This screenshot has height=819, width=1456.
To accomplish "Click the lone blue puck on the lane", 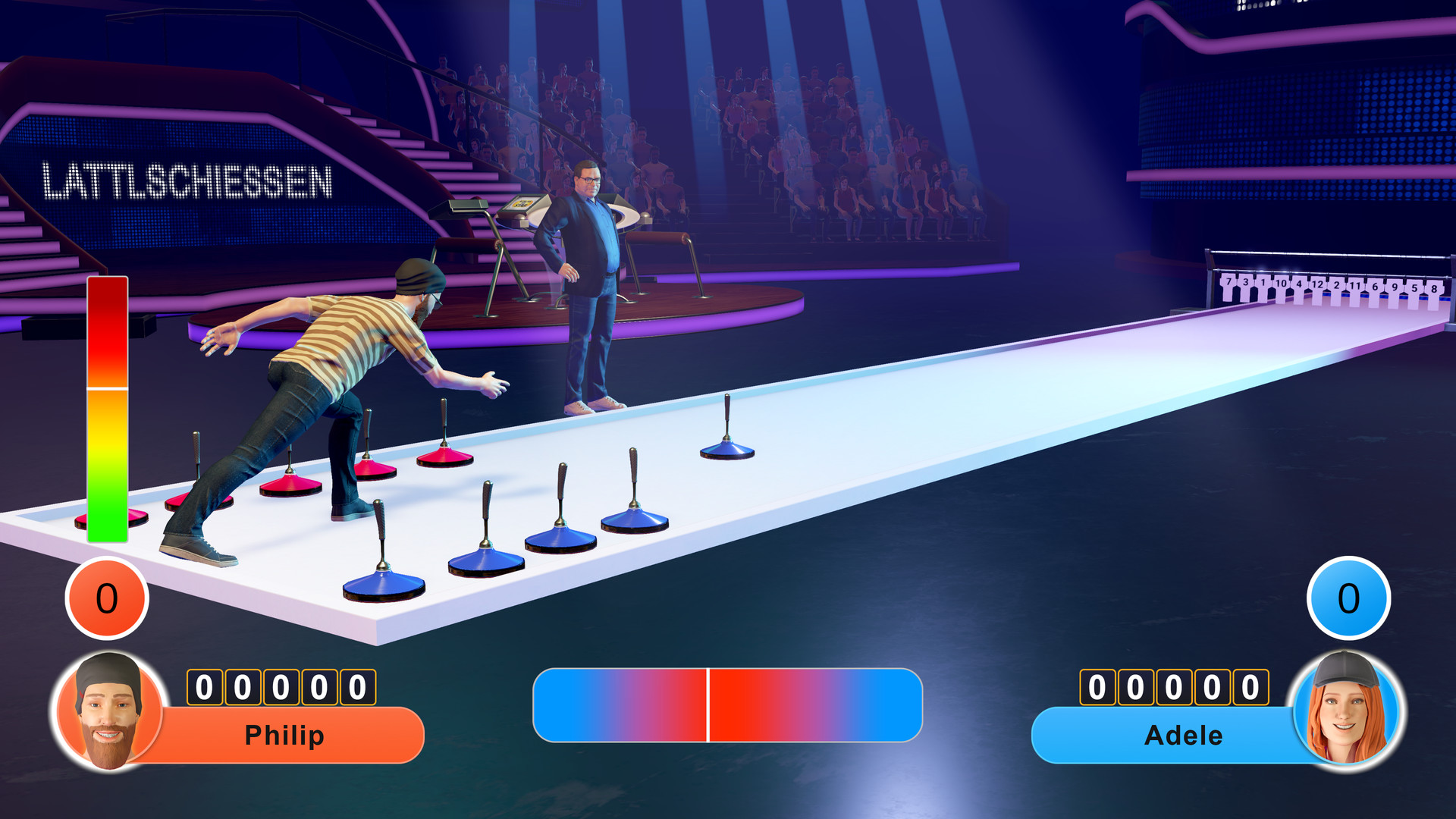I will [x=726, y=449].
